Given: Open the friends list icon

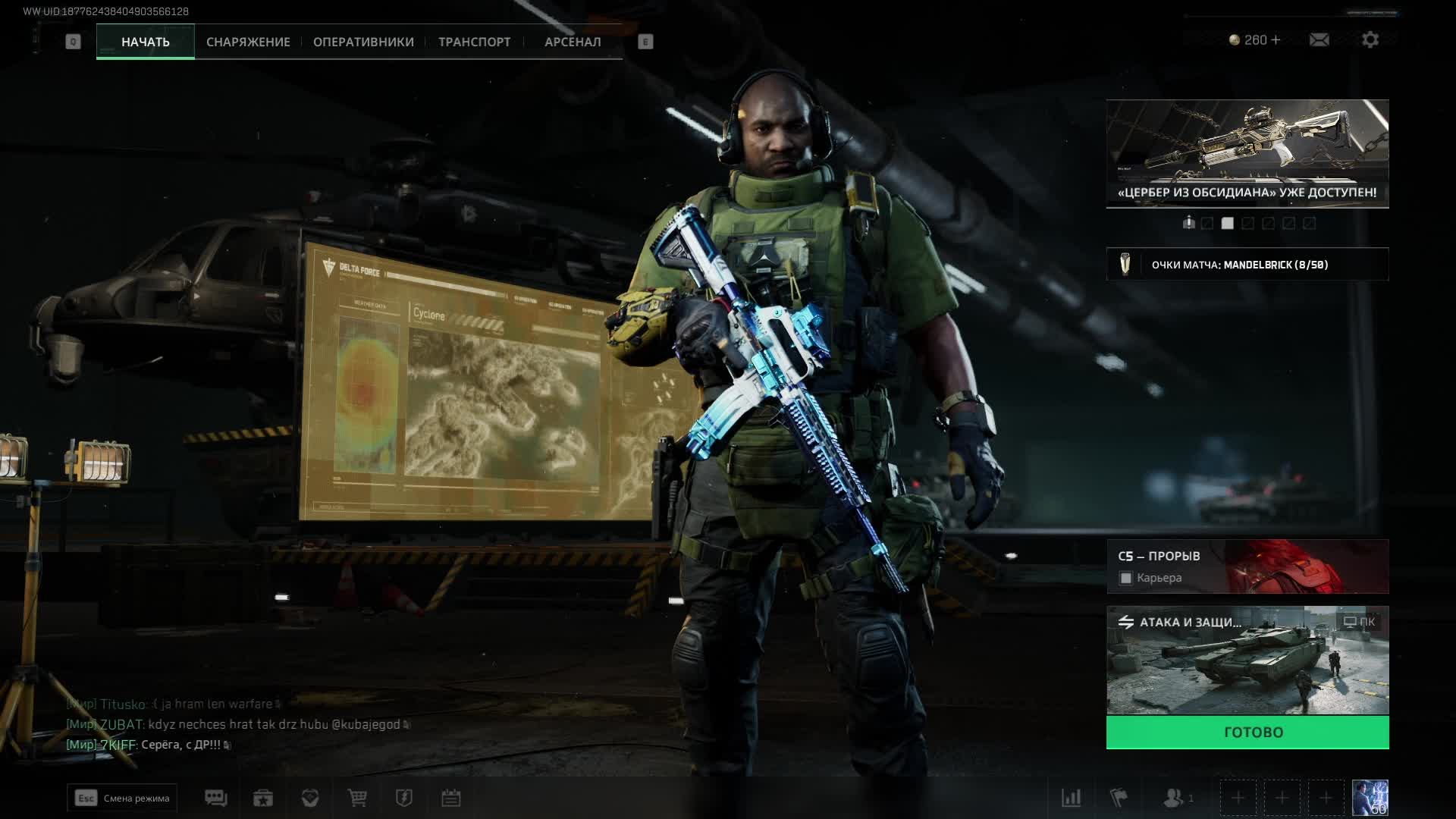Looking at the screenshot, I should pyautogui.click(x=1175, y=798).
